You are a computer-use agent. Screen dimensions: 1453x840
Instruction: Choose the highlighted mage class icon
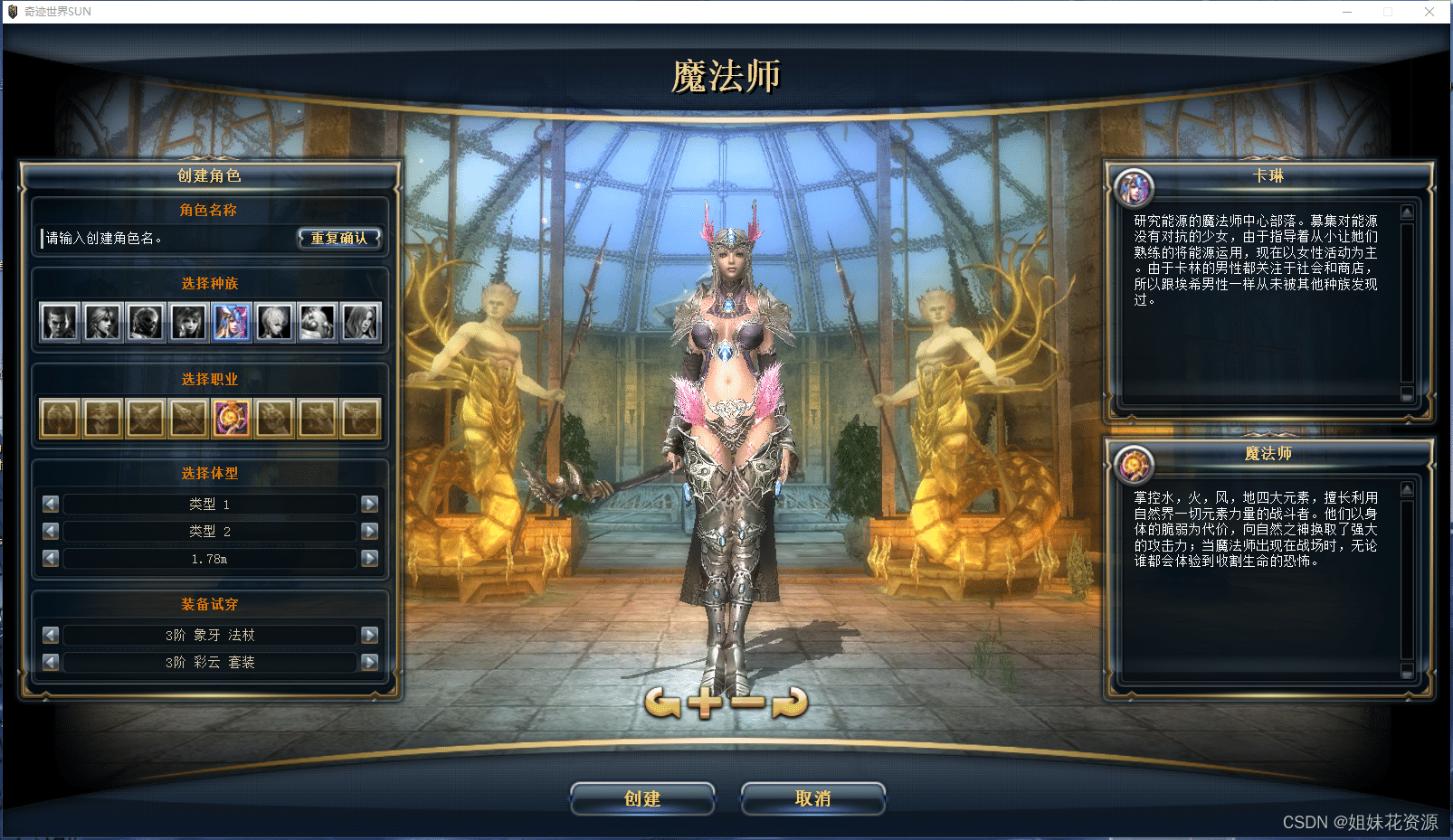point(232,418)
